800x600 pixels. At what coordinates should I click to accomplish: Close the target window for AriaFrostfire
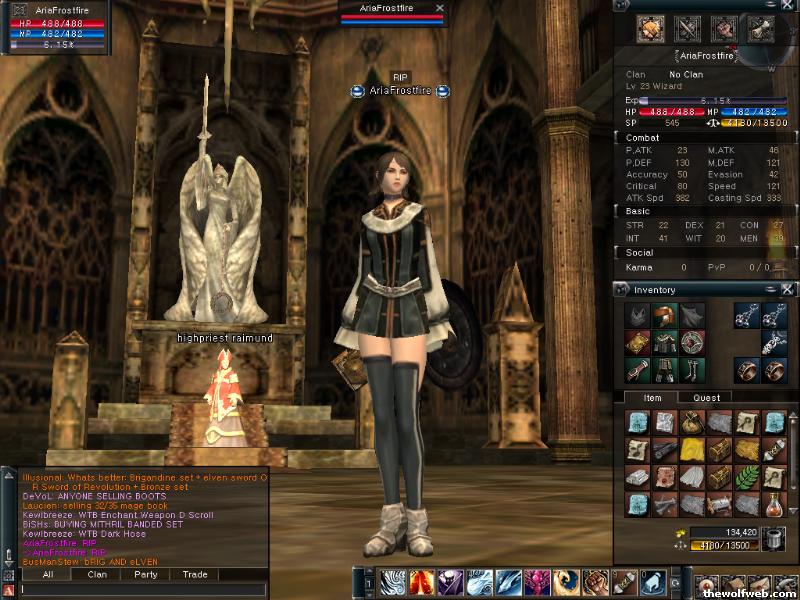[439, 7]
